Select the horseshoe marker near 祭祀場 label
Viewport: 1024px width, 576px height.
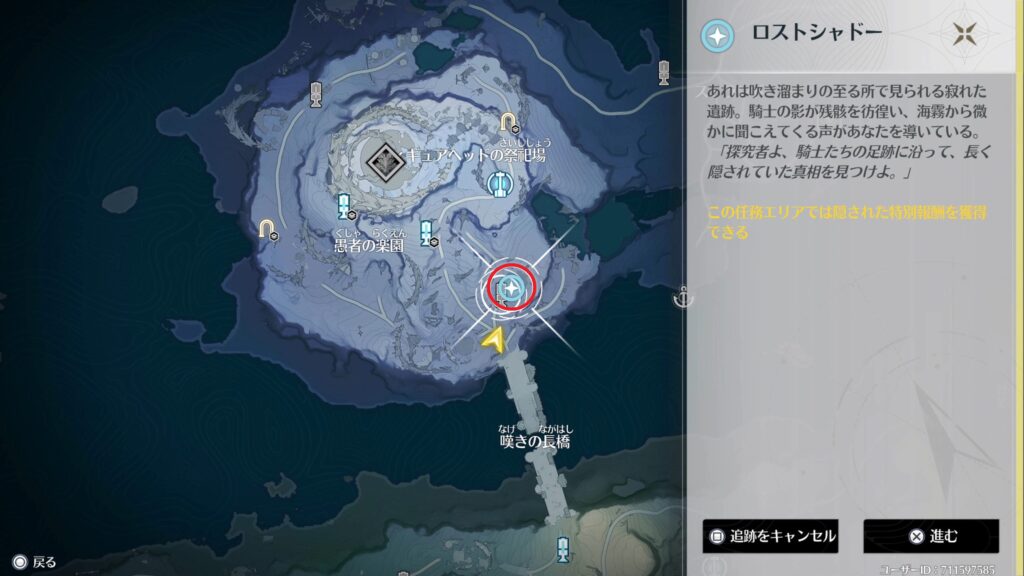(x=509, y=123)
